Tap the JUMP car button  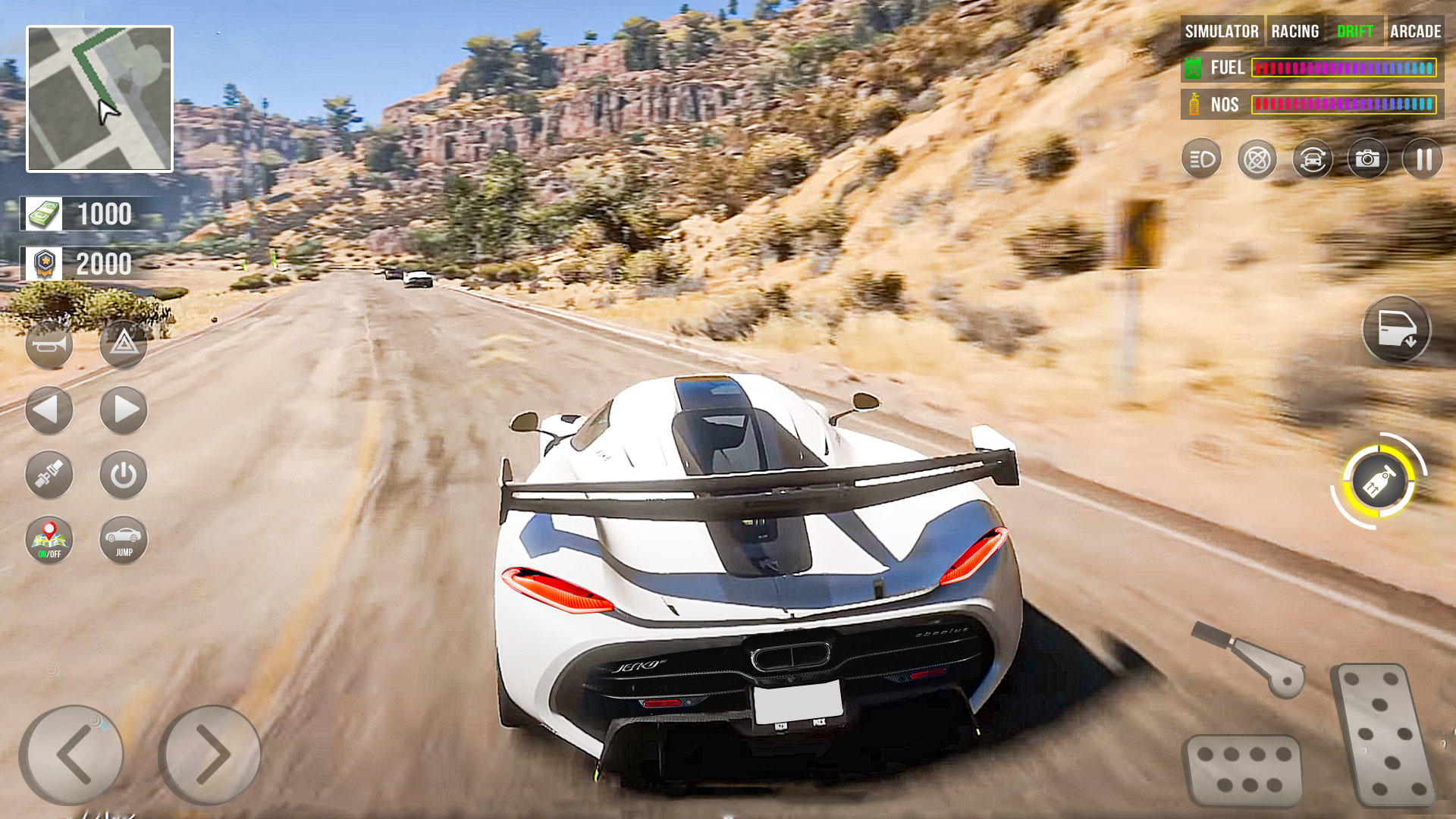[124, 538]
